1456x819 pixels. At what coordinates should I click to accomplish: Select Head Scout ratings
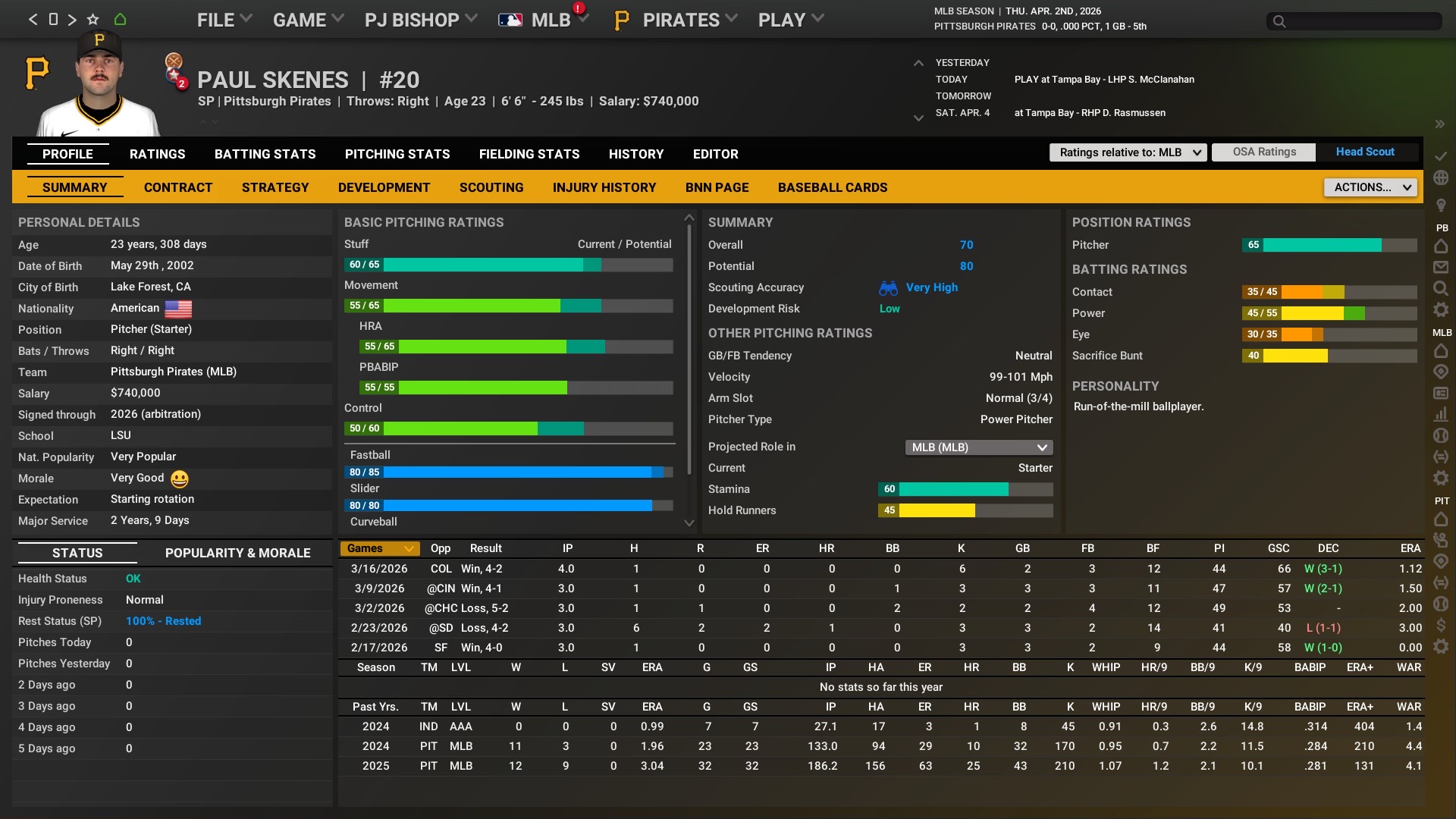1364,152
